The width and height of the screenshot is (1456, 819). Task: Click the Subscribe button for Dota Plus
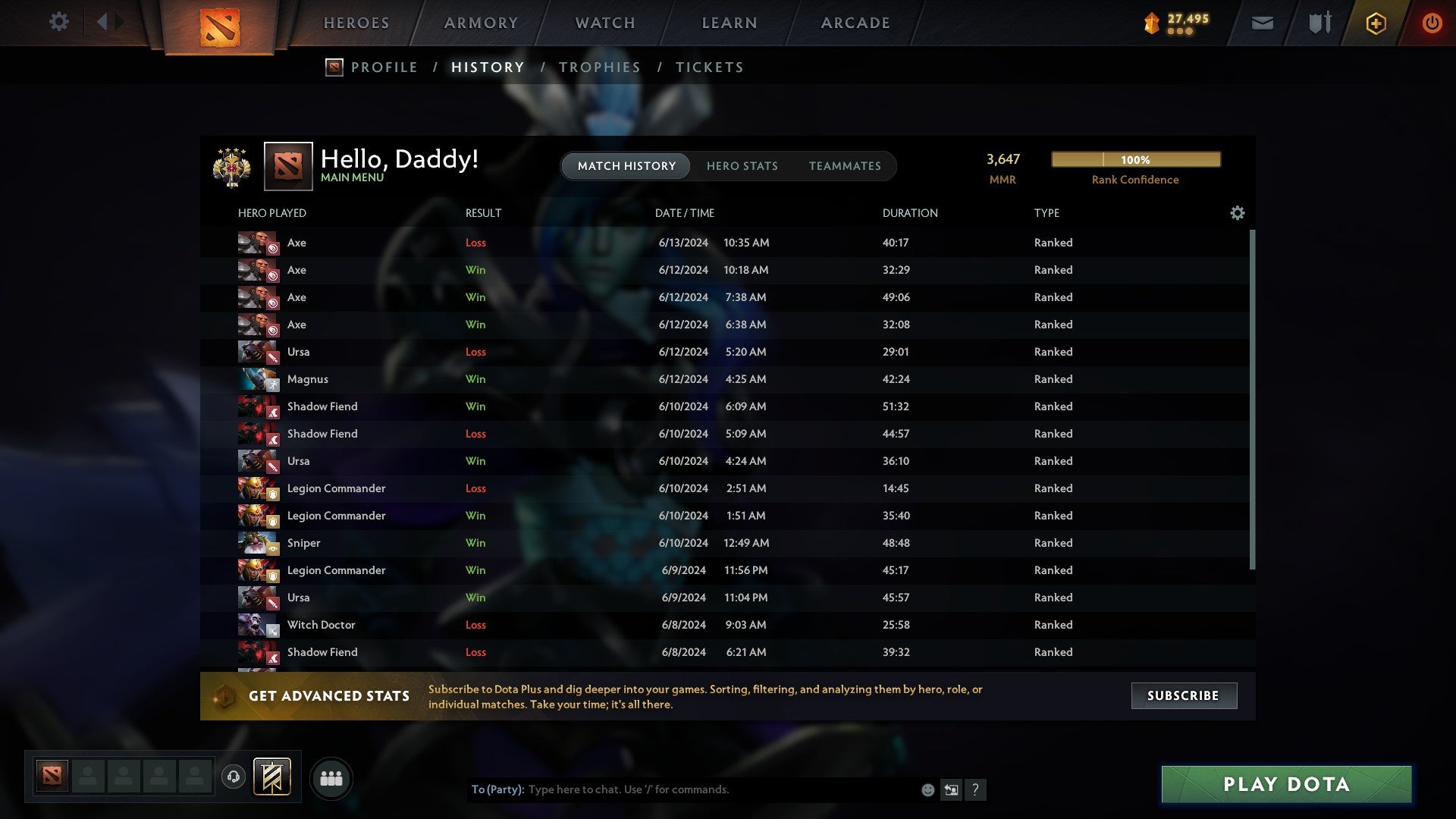tap(1183, 695)
